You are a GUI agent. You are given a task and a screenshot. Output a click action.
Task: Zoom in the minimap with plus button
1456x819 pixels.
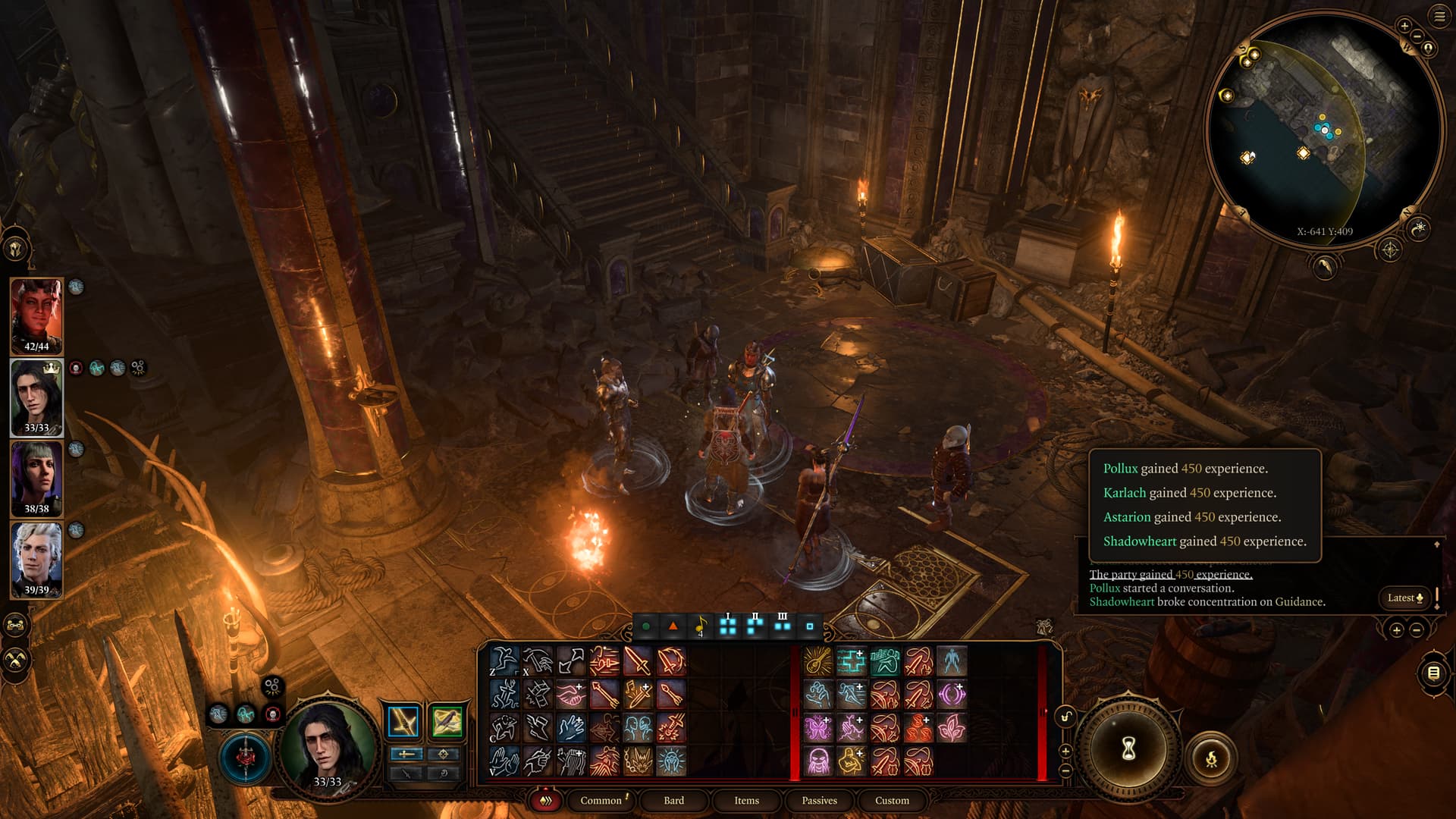point(1404,26)
